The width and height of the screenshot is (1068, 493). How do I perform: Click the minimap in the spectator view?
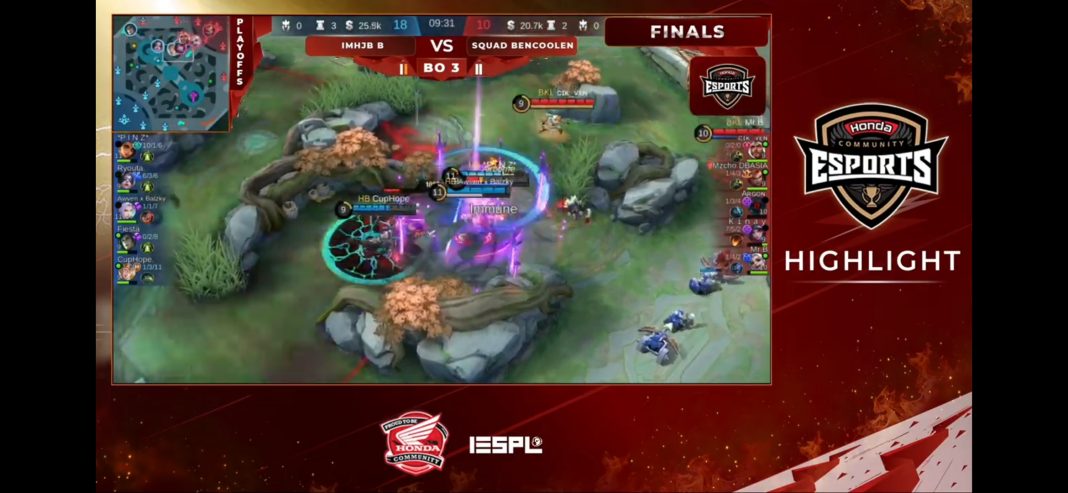tap(171, 72)
